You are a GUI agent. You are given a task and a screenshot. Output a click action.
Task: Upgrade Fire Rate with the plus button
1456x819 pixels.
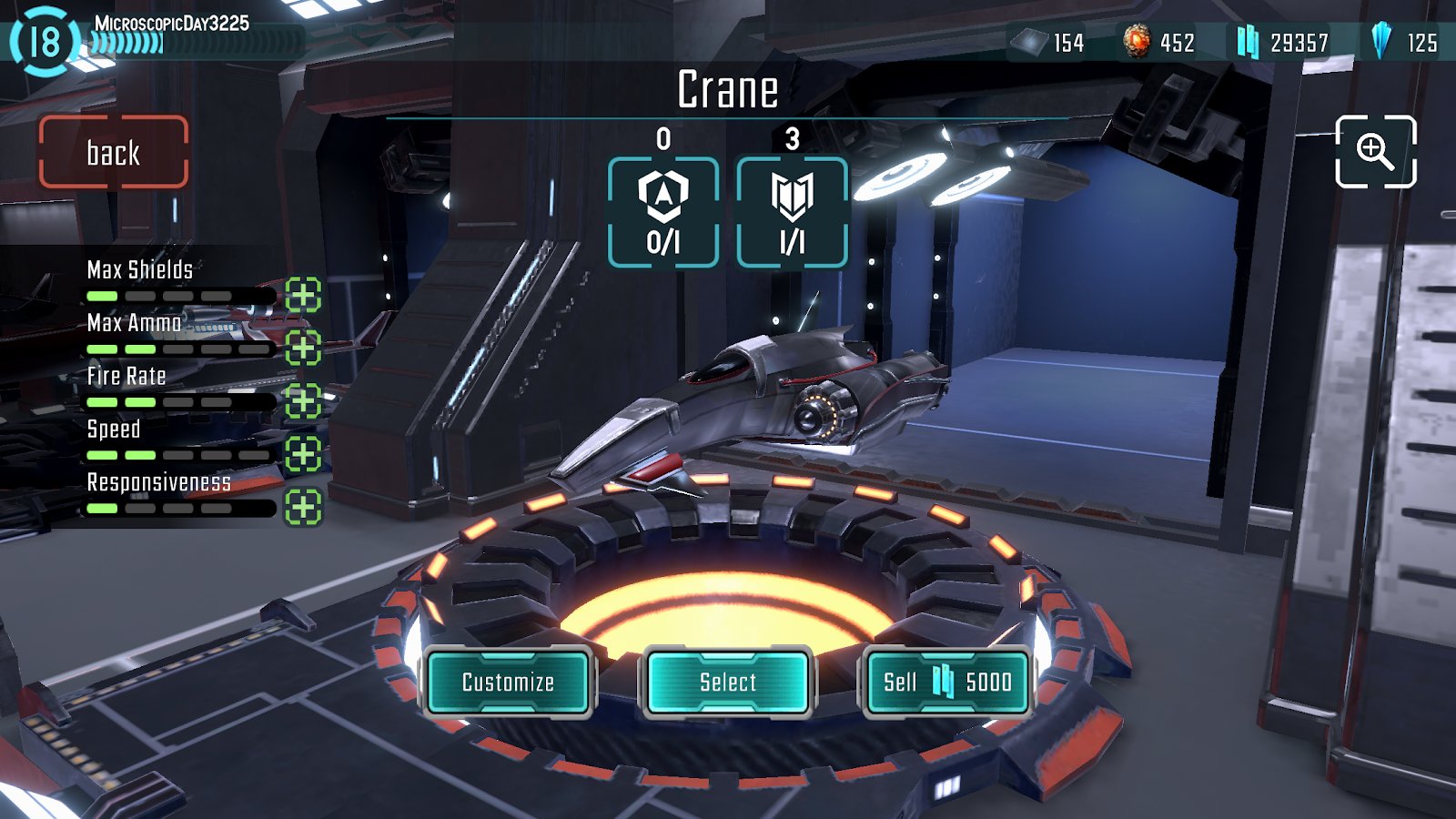(303, 400)
